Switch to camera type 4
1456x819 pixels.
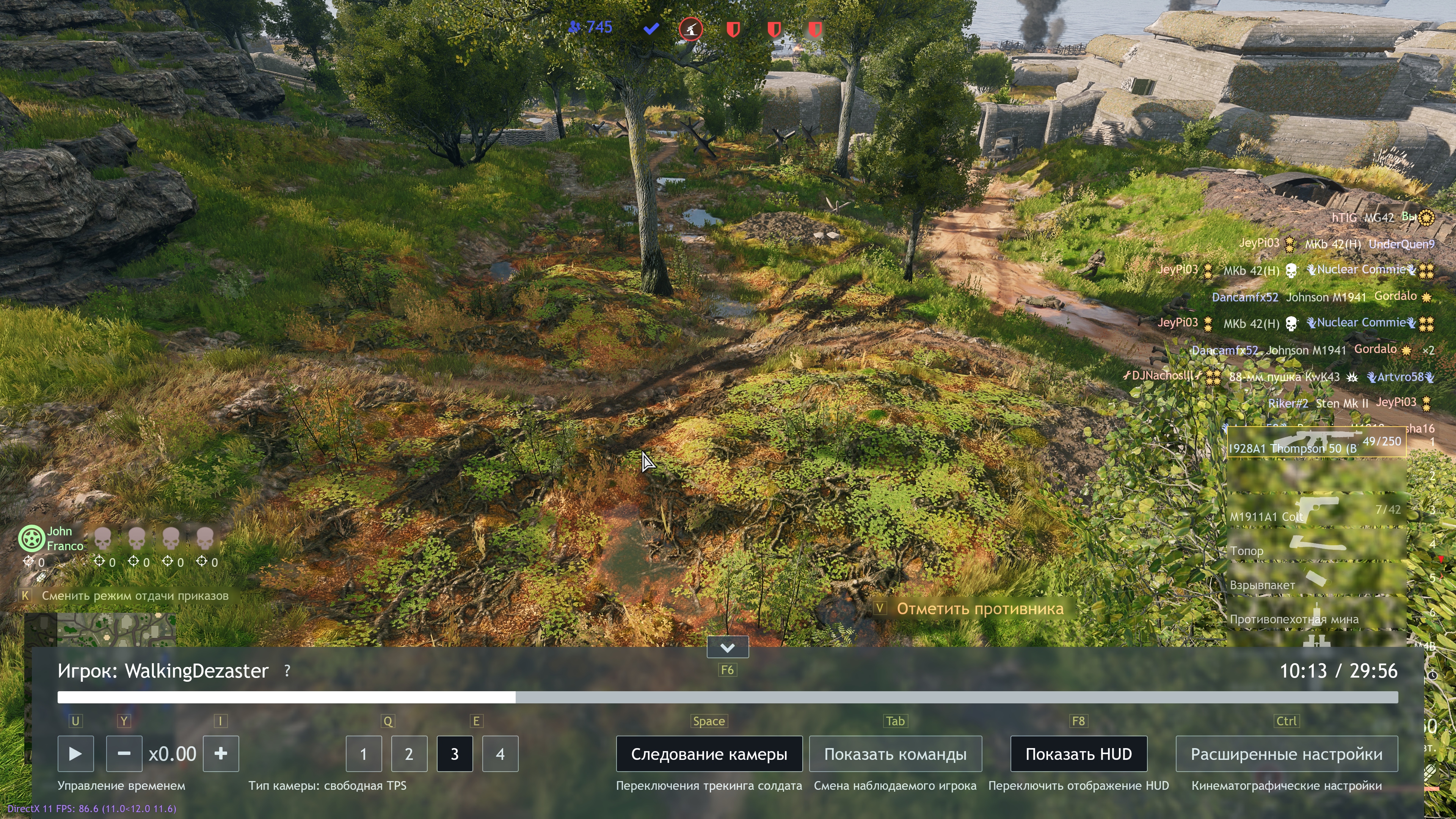point(500,753)
